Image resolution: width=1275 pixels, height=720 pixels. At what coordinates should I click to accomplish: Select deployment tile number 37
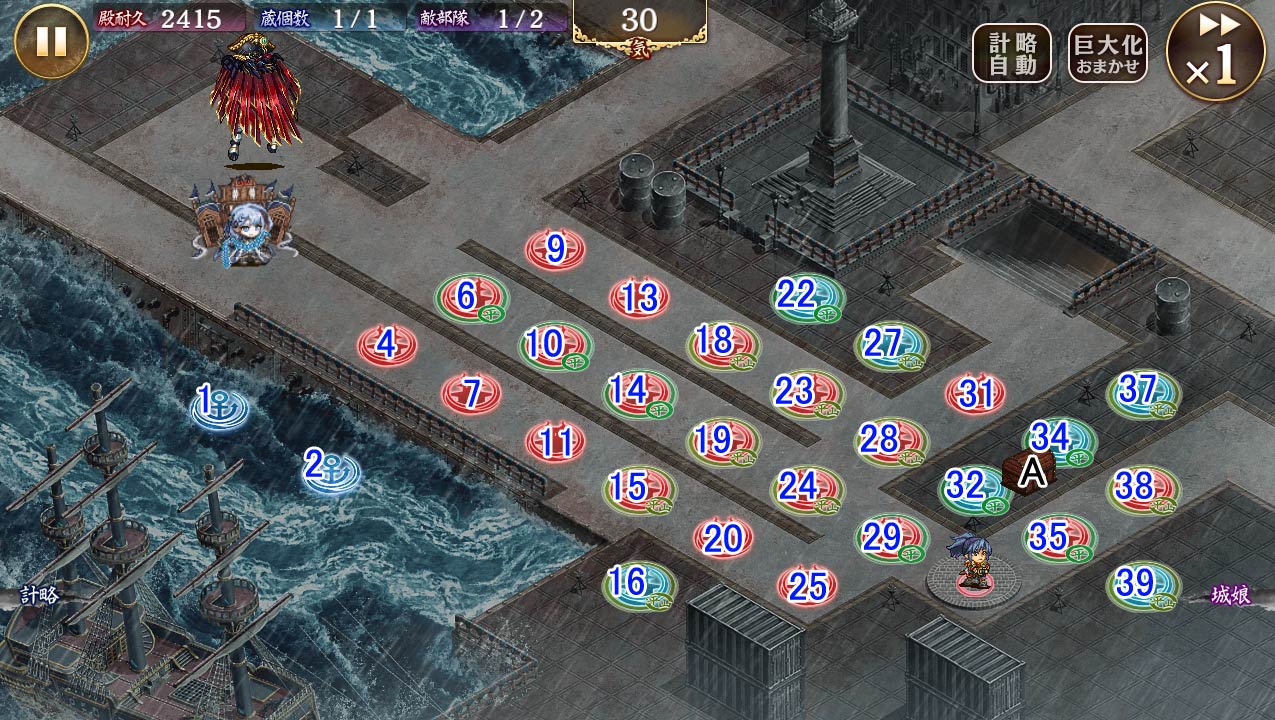[1143, 392]
